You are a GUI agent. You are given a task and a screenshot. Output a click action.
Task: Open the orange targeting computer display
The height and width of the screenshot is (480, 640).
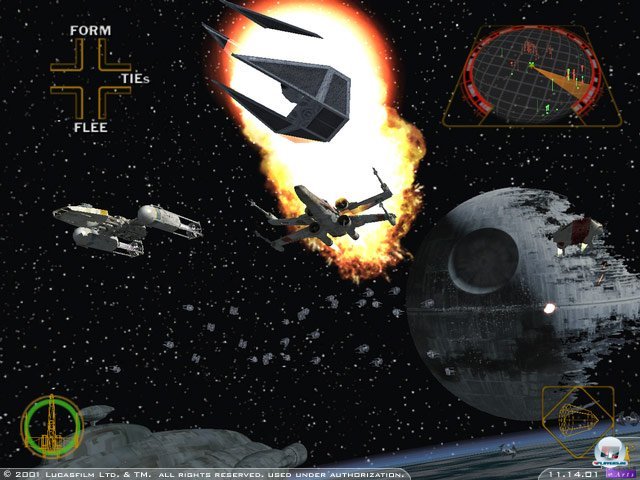pyautogui.click(x=576, y=421)
